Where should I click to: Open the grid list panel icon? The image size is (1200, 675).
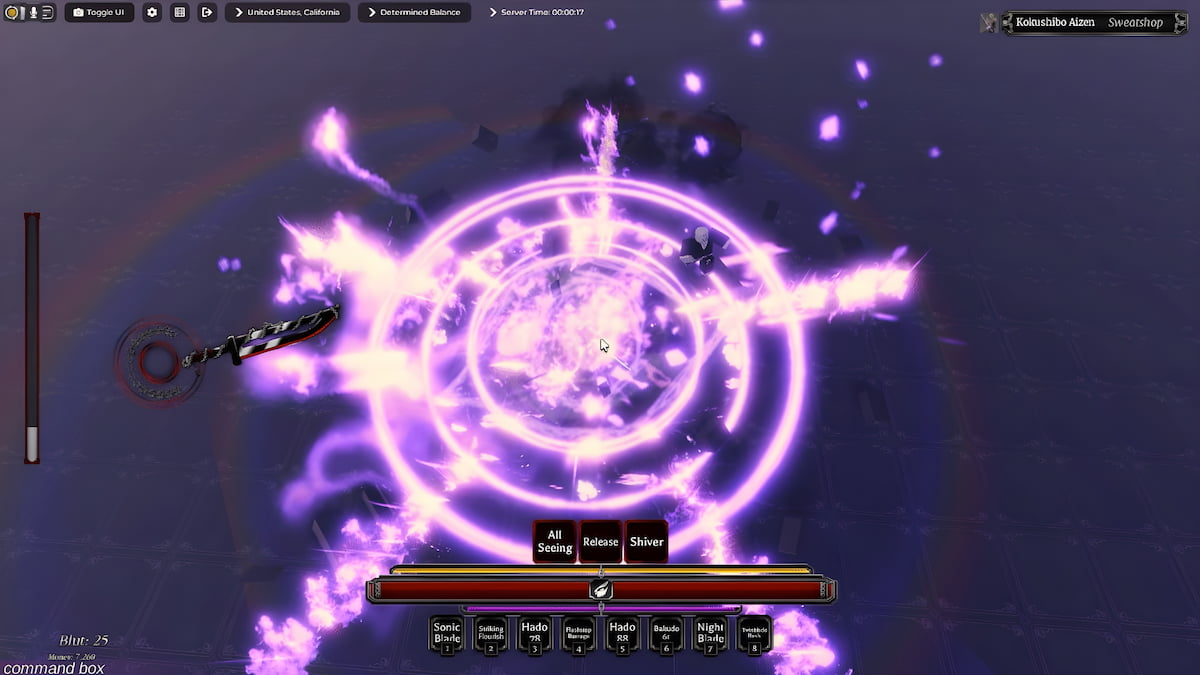coord(180,13)
